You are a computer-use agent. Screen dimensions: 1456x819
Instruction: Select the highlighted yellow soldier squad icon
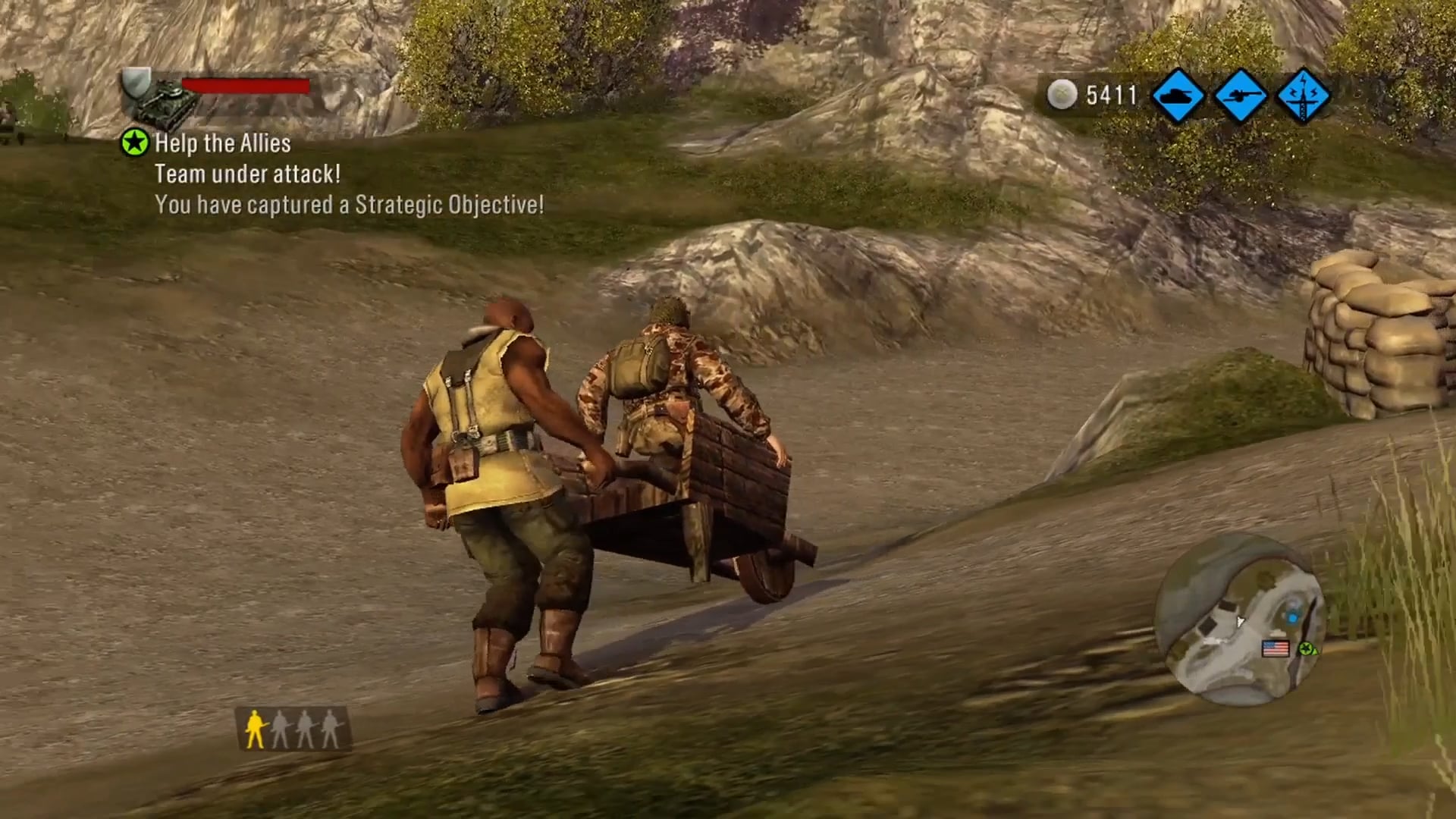tap(255, 729)
